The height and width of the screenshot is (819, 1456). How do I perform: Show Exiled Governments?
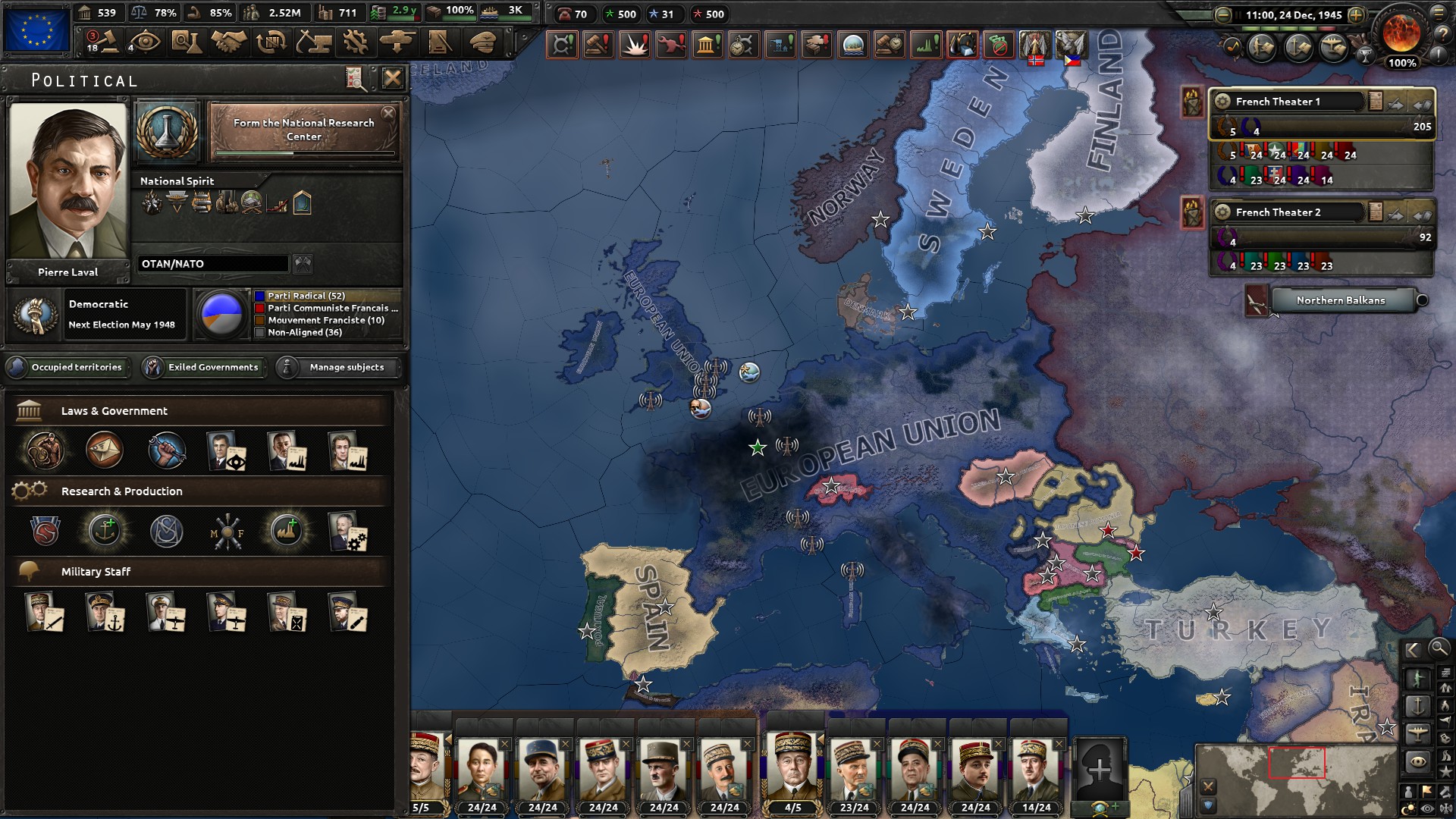click(205, 367)
